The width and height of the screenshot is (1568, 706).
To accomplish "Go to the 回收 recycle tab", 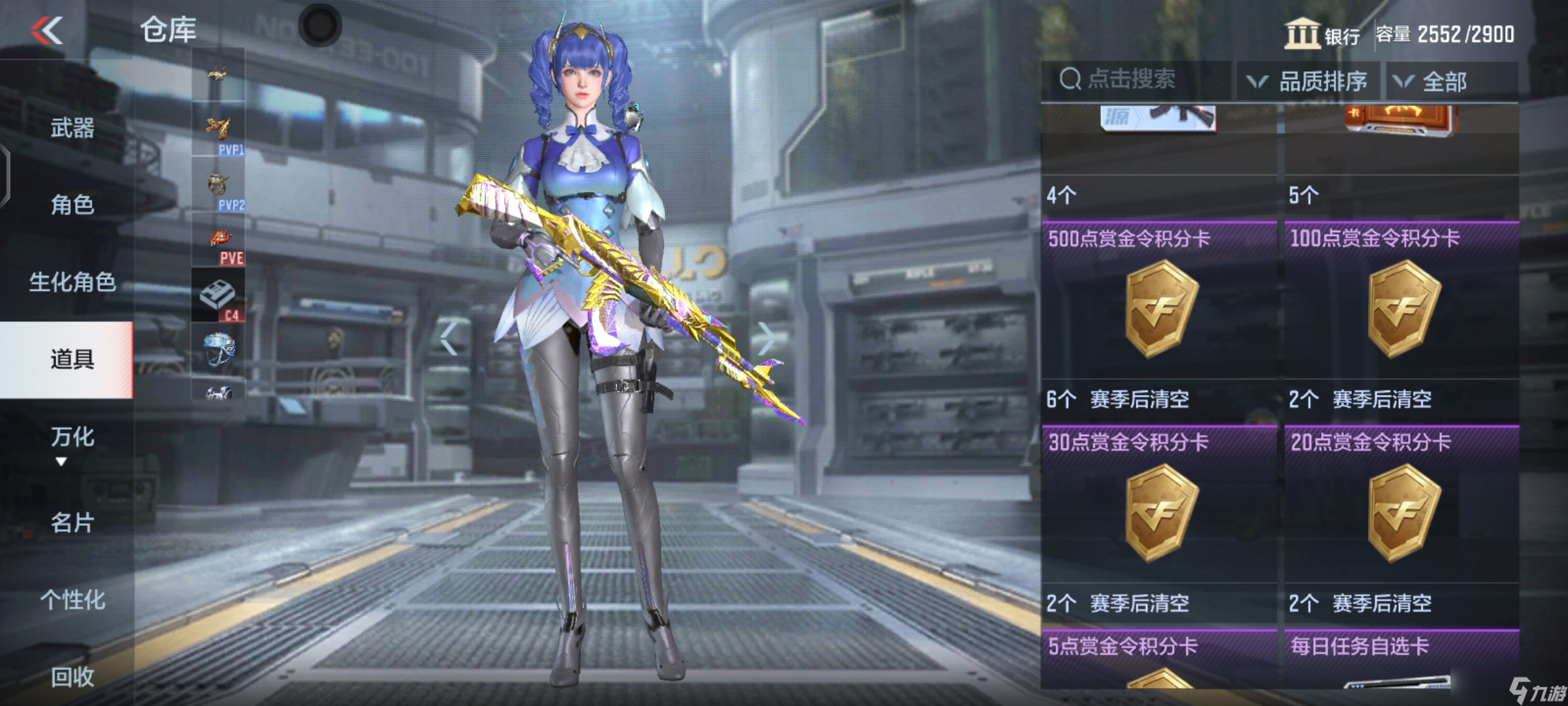I will pyautogui.click(x=72, y=677).
